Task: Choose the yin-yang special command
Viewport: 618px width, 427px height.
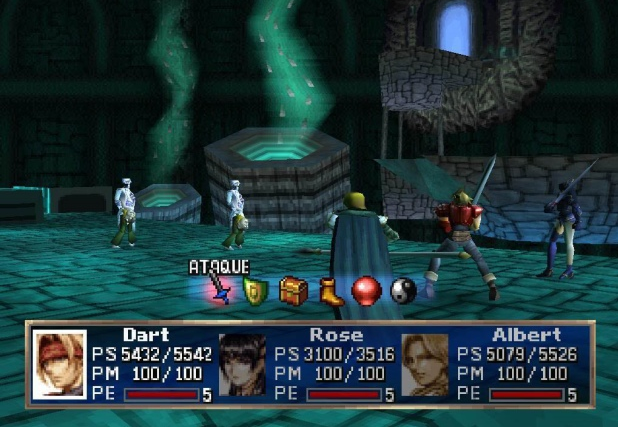Action: point(402,291)
